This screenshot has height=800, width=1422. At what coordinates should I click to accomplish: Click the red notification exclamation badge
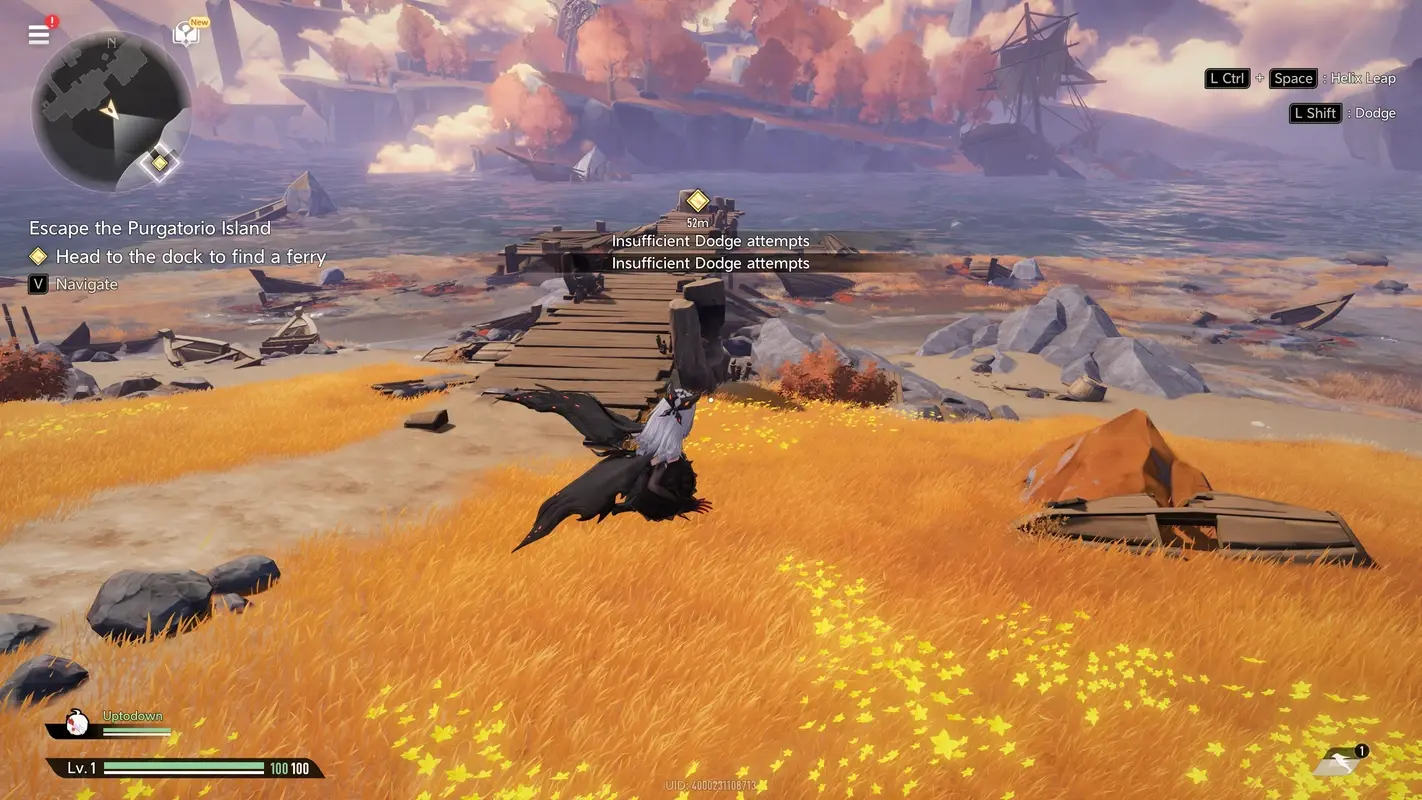pos(50,18)
